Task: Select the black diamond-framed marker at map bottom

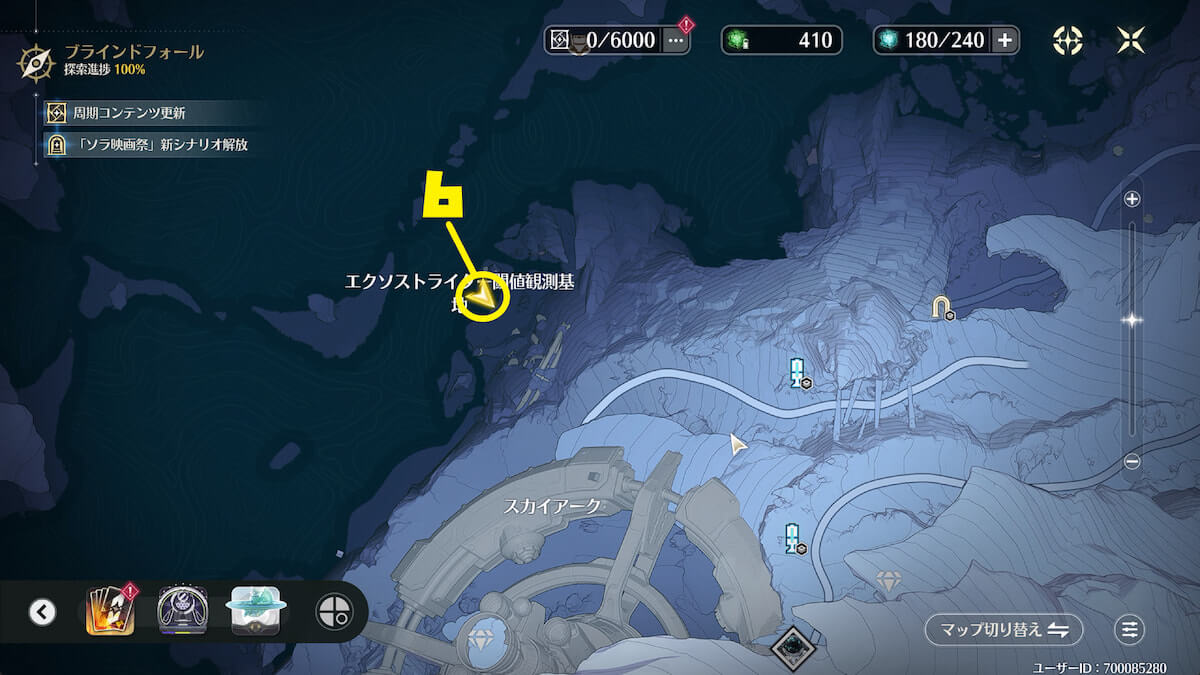Action: [793, 648]
